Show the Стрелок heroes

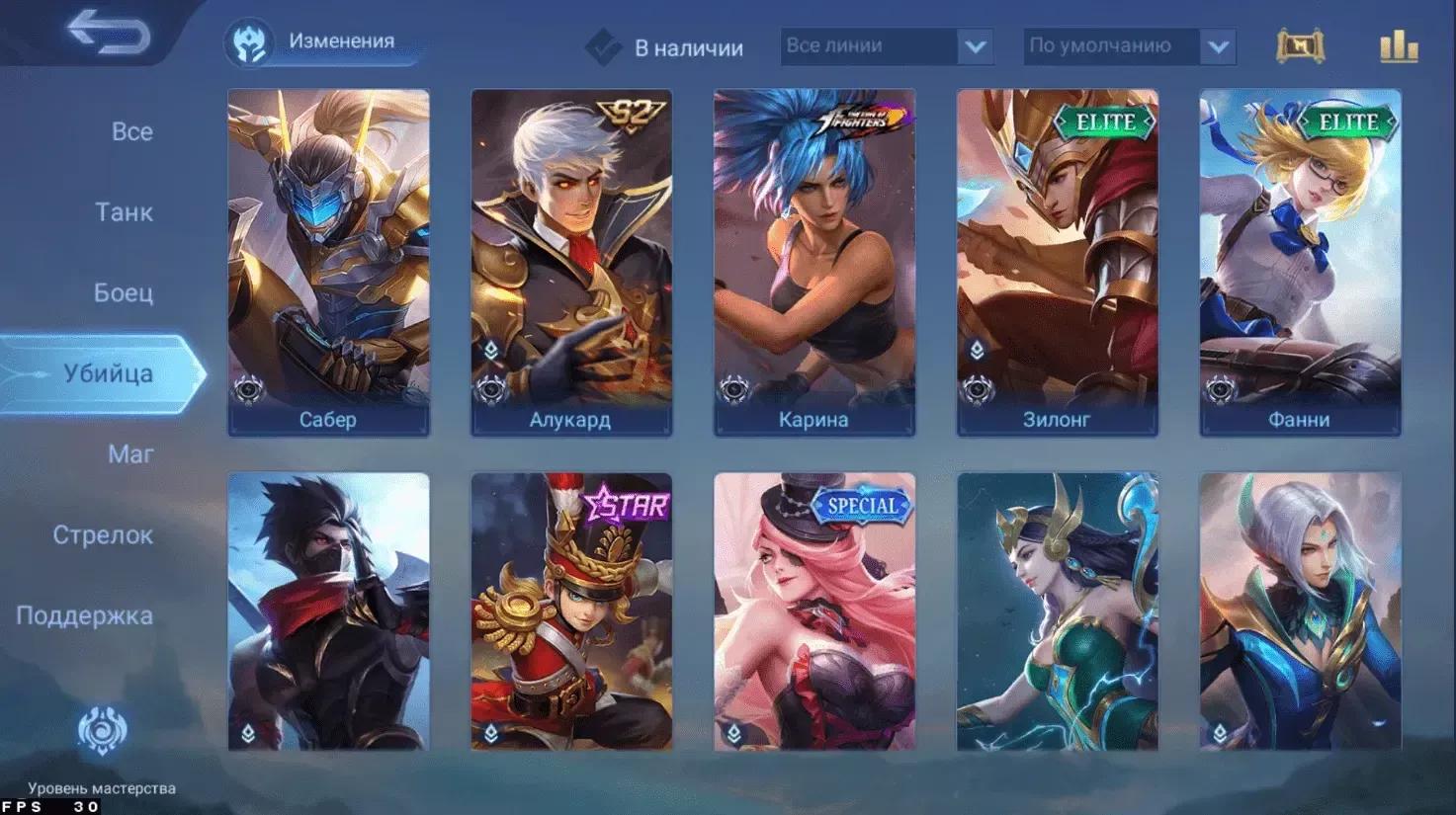pos(103,535)
